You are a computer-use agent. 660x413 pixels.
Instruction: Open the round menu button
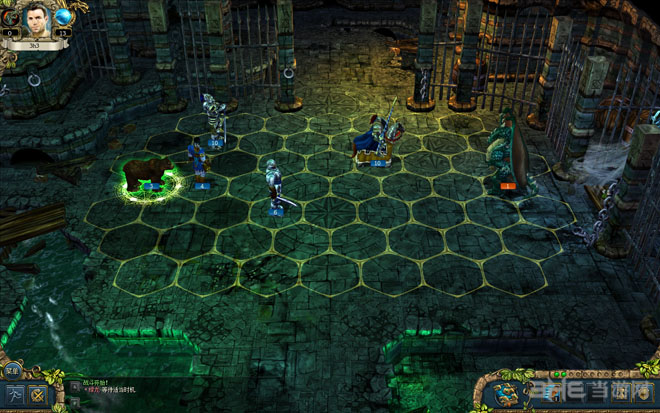(12, 372)
